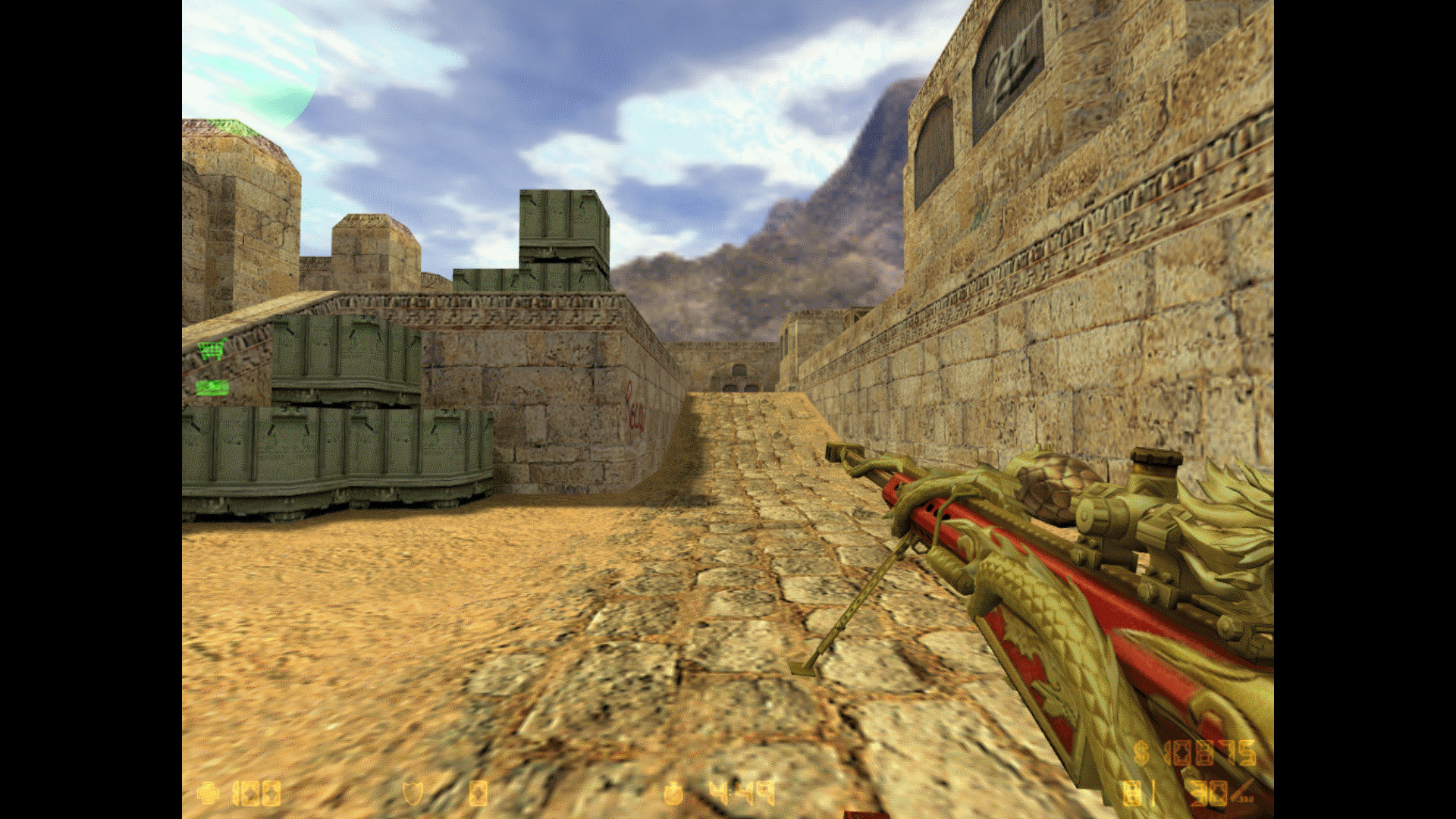Click the dollar sign money icon
Viewport: 1456px width, 819px height.
1141,753
